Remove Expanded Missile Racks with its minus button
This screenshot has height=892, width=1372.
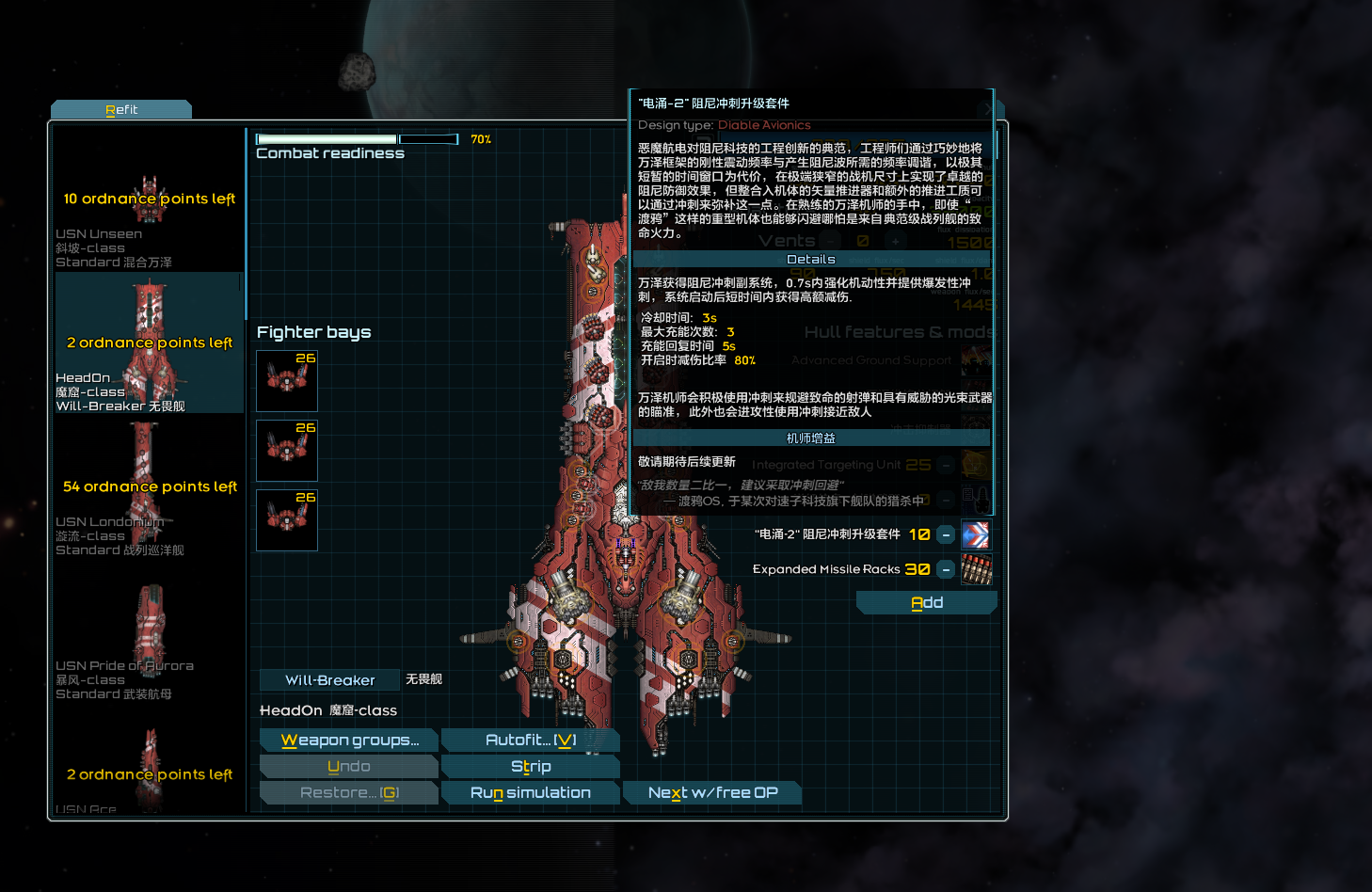click(x=945, y=569)
